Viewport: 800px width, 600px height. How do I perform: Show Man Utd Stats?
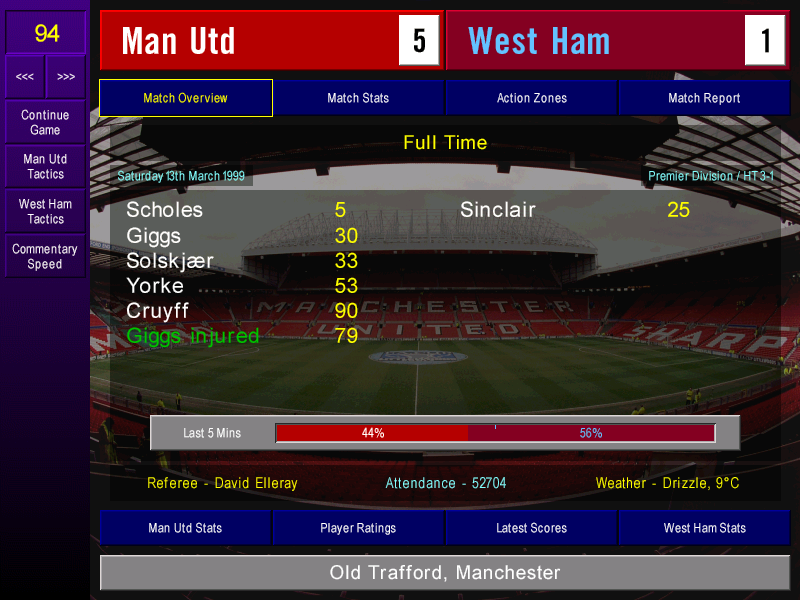185,528
